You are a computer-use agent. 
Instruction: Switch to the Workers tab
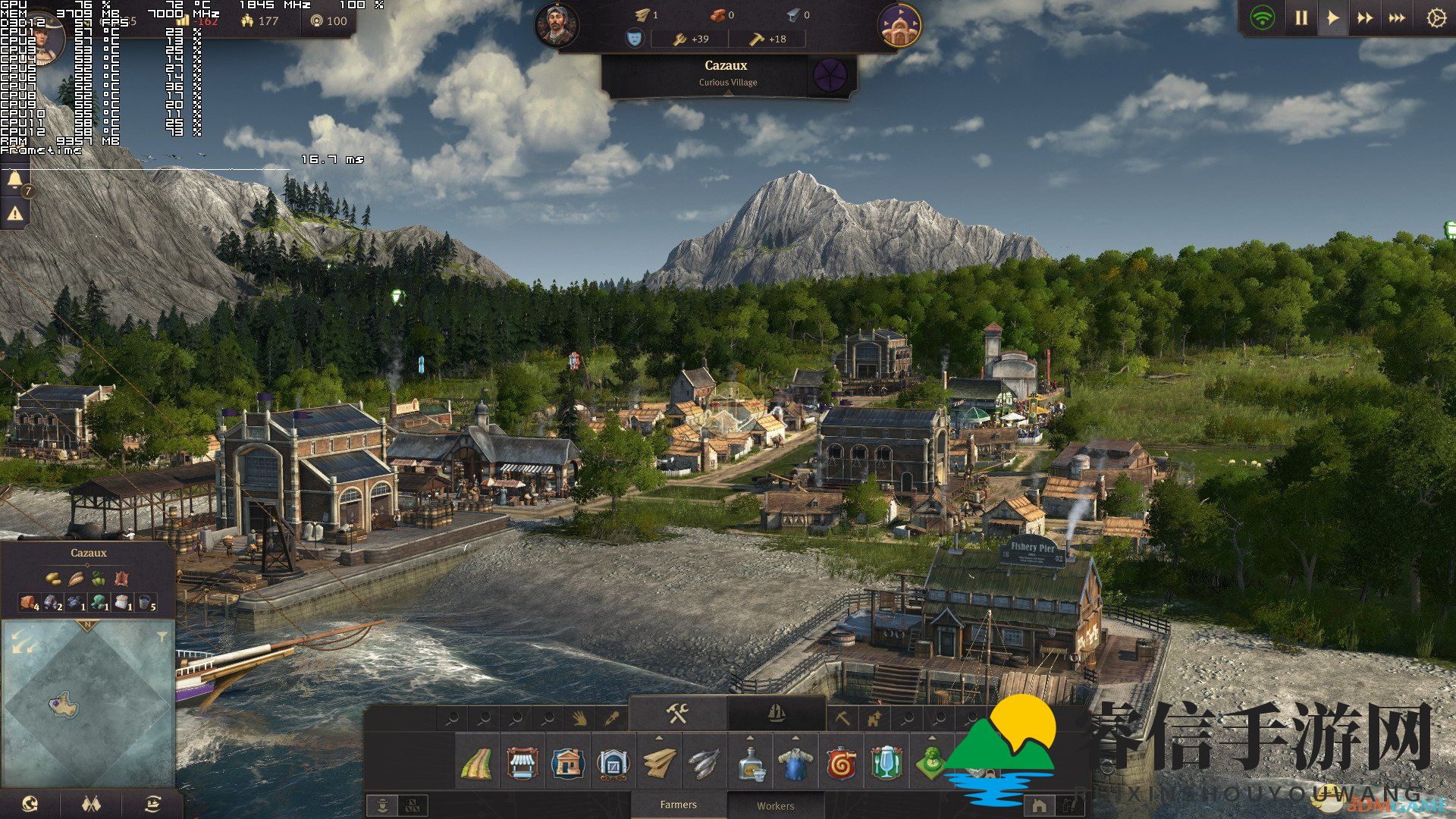[x=775, y=806]
